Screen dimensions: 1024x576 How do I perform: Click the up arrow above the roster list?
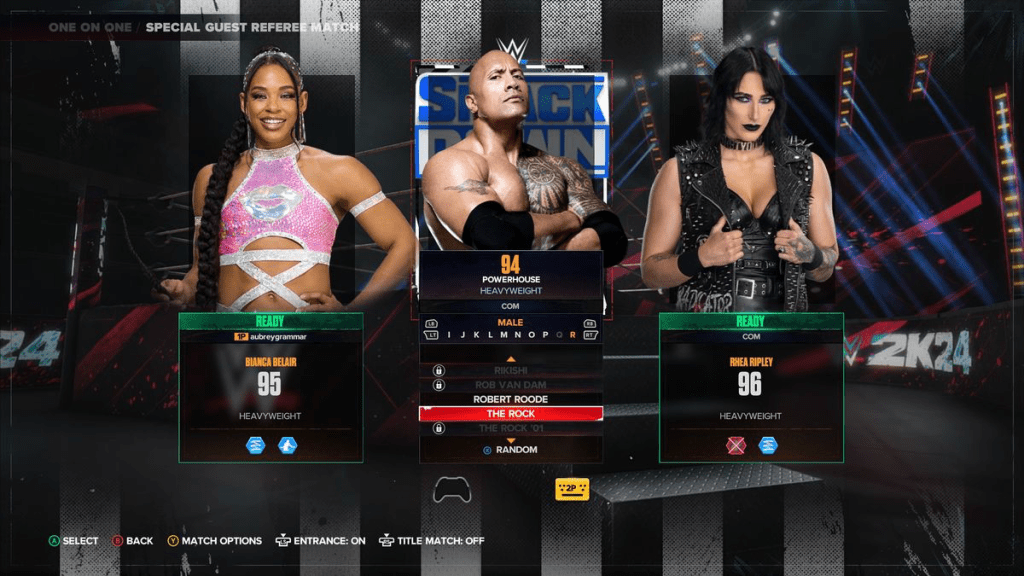pyautogui.click(x=511, y=358)
